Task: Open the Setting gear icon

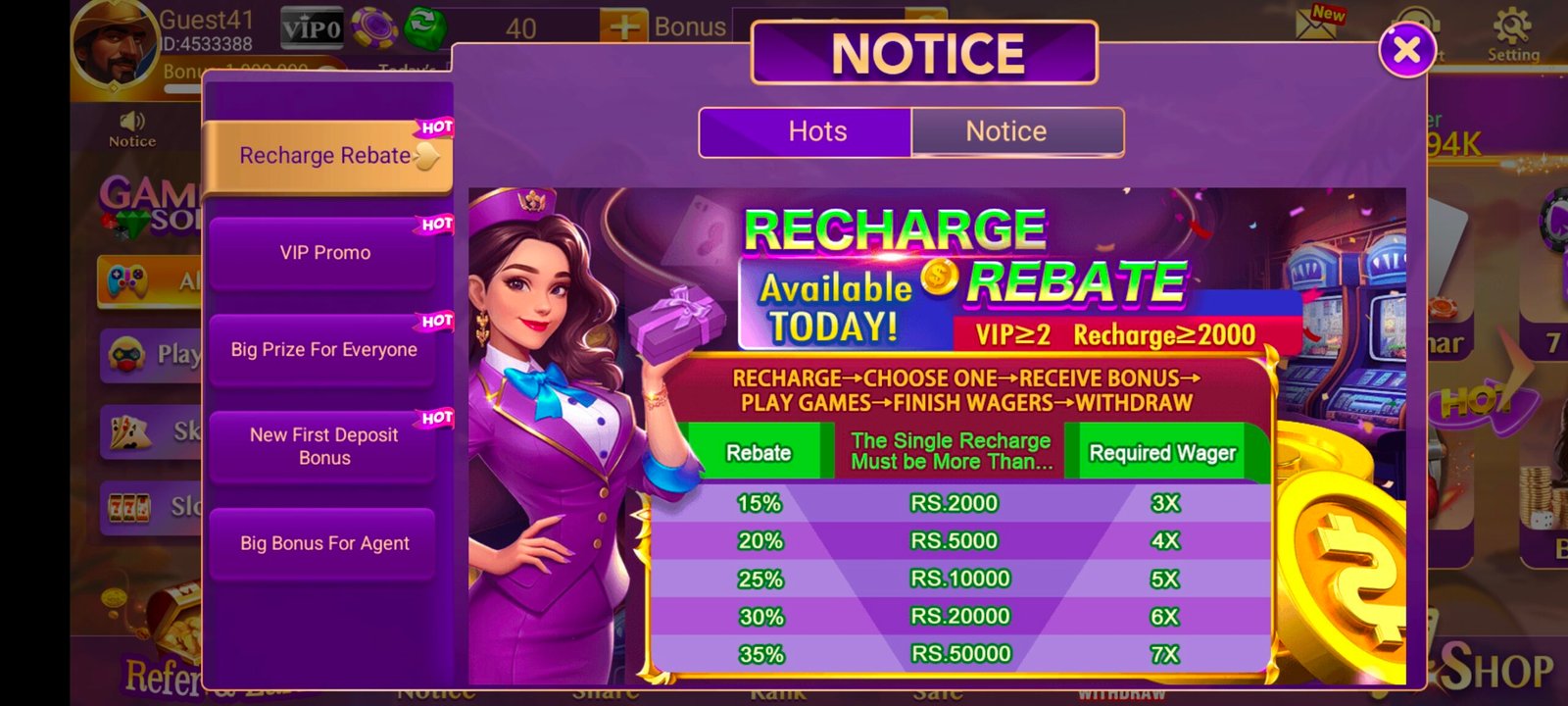Action: (x=1511, y=29)
